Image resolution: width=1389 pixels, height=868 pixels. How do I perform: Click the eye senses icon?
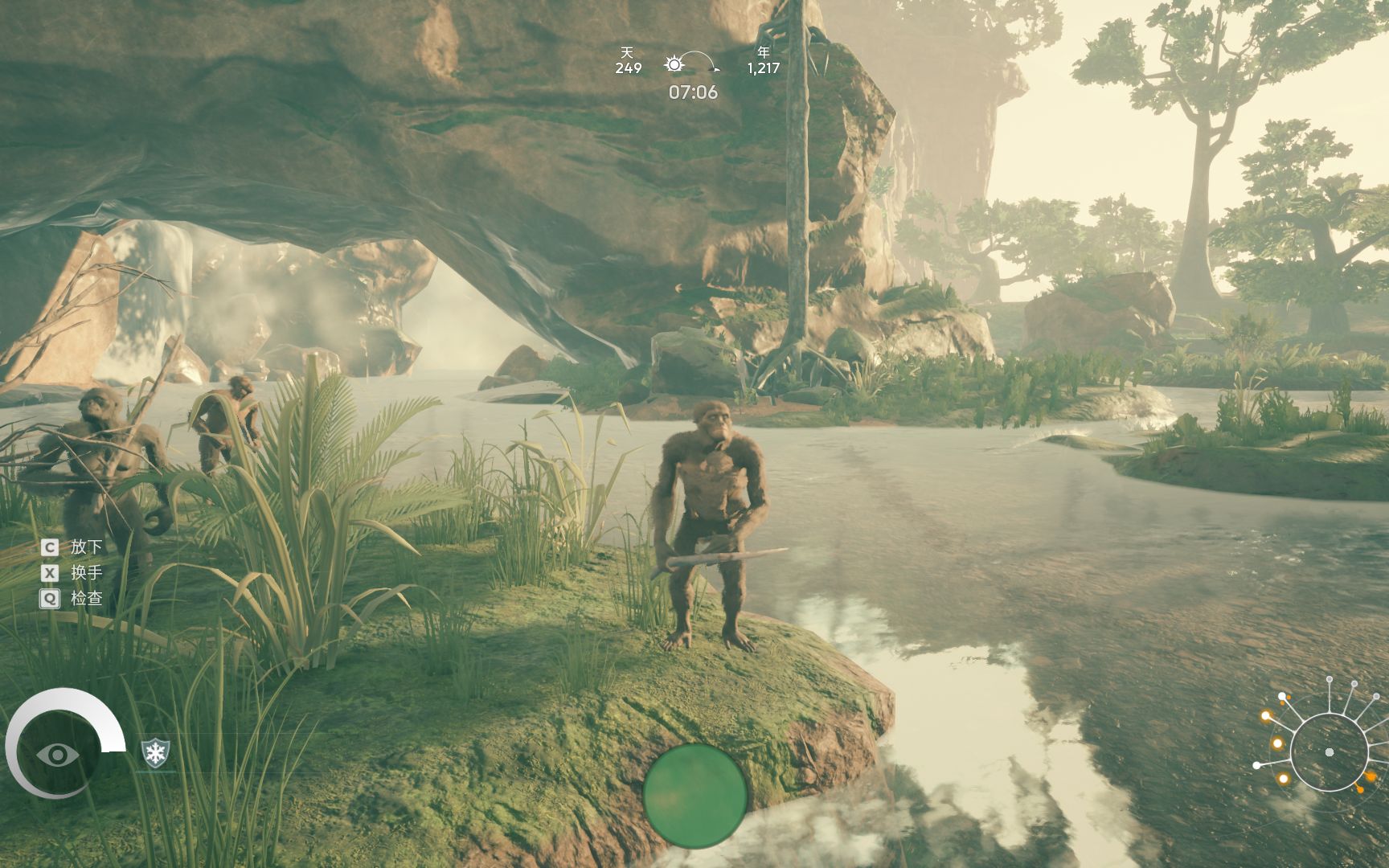click(56, 754)
